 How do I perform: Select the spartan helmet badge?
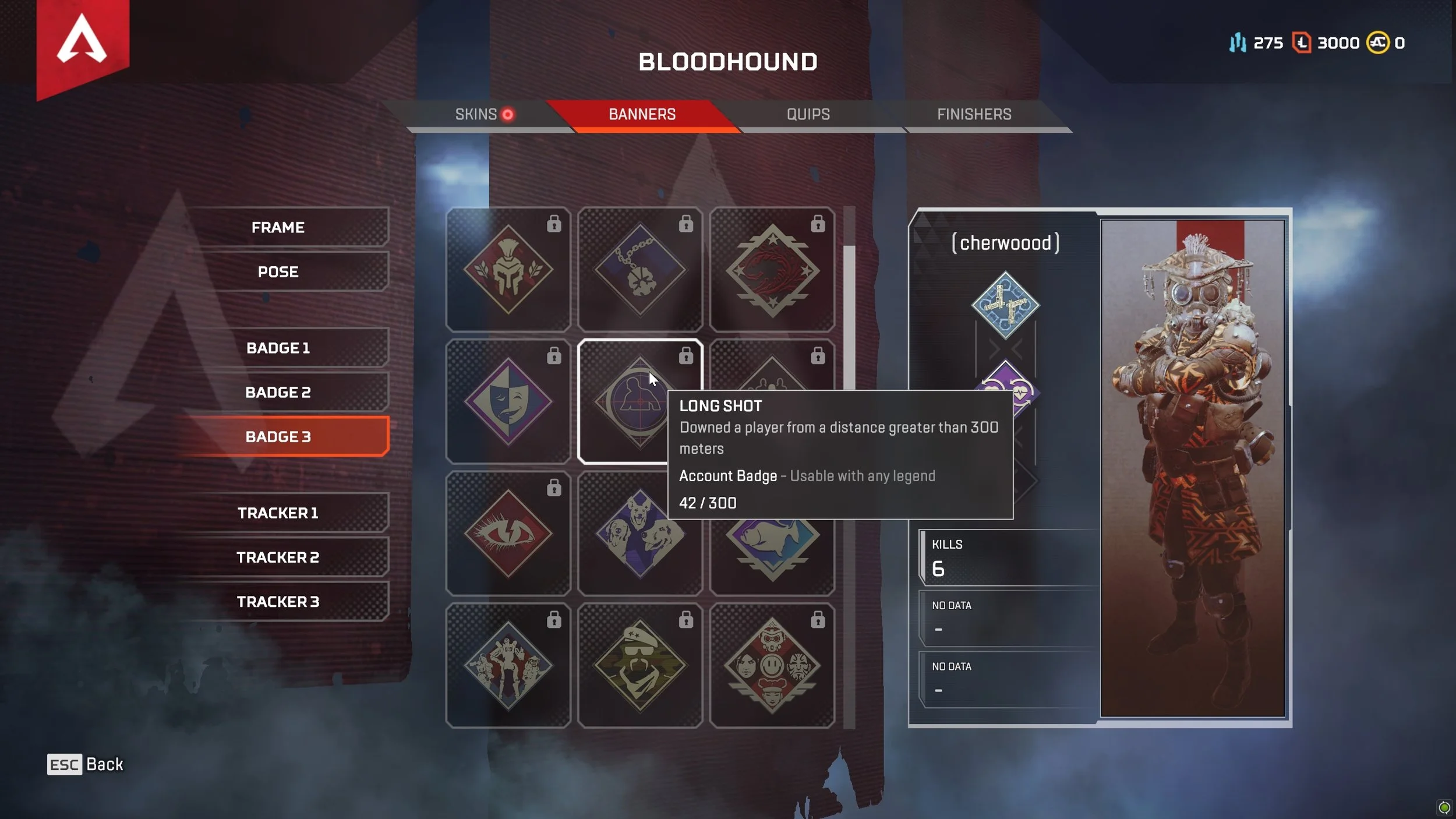[508, 269]
